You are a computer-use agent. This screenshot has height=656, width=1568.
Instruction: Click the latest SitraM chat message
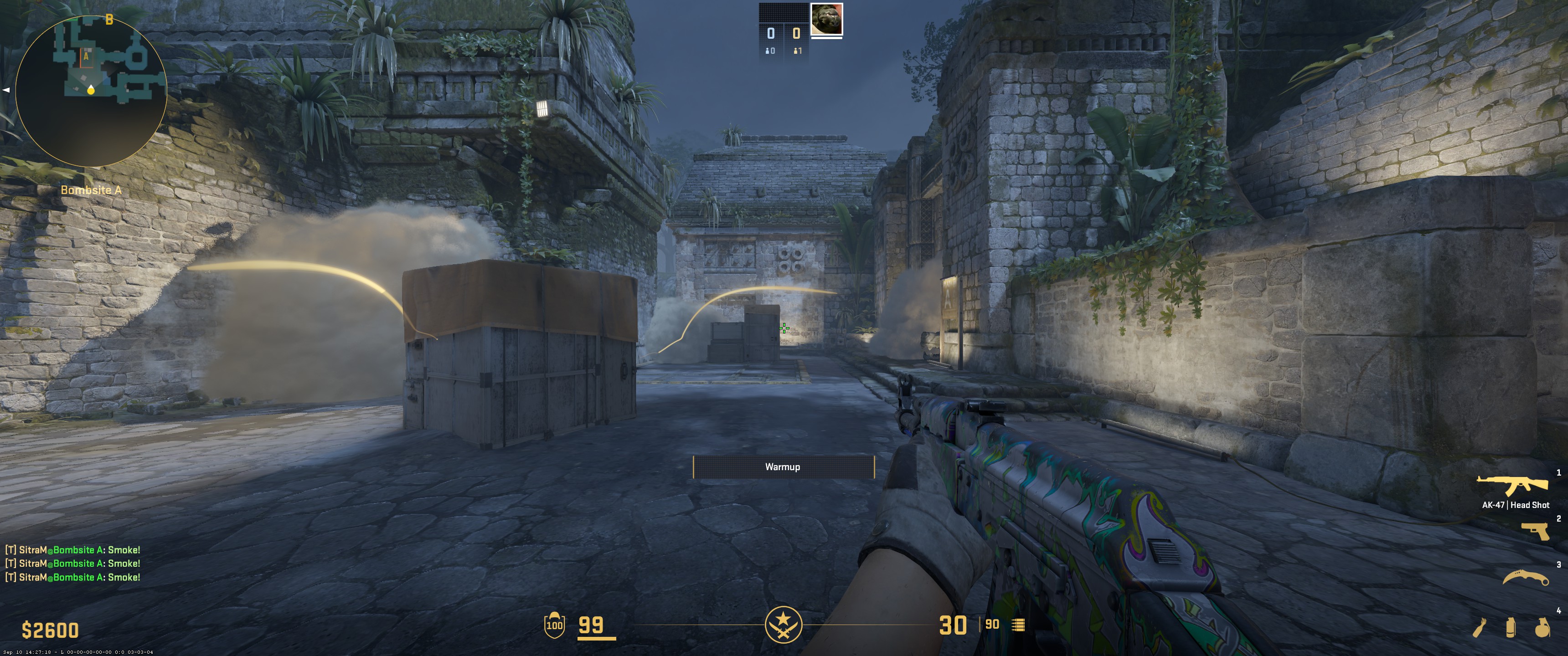click(73, 577)
